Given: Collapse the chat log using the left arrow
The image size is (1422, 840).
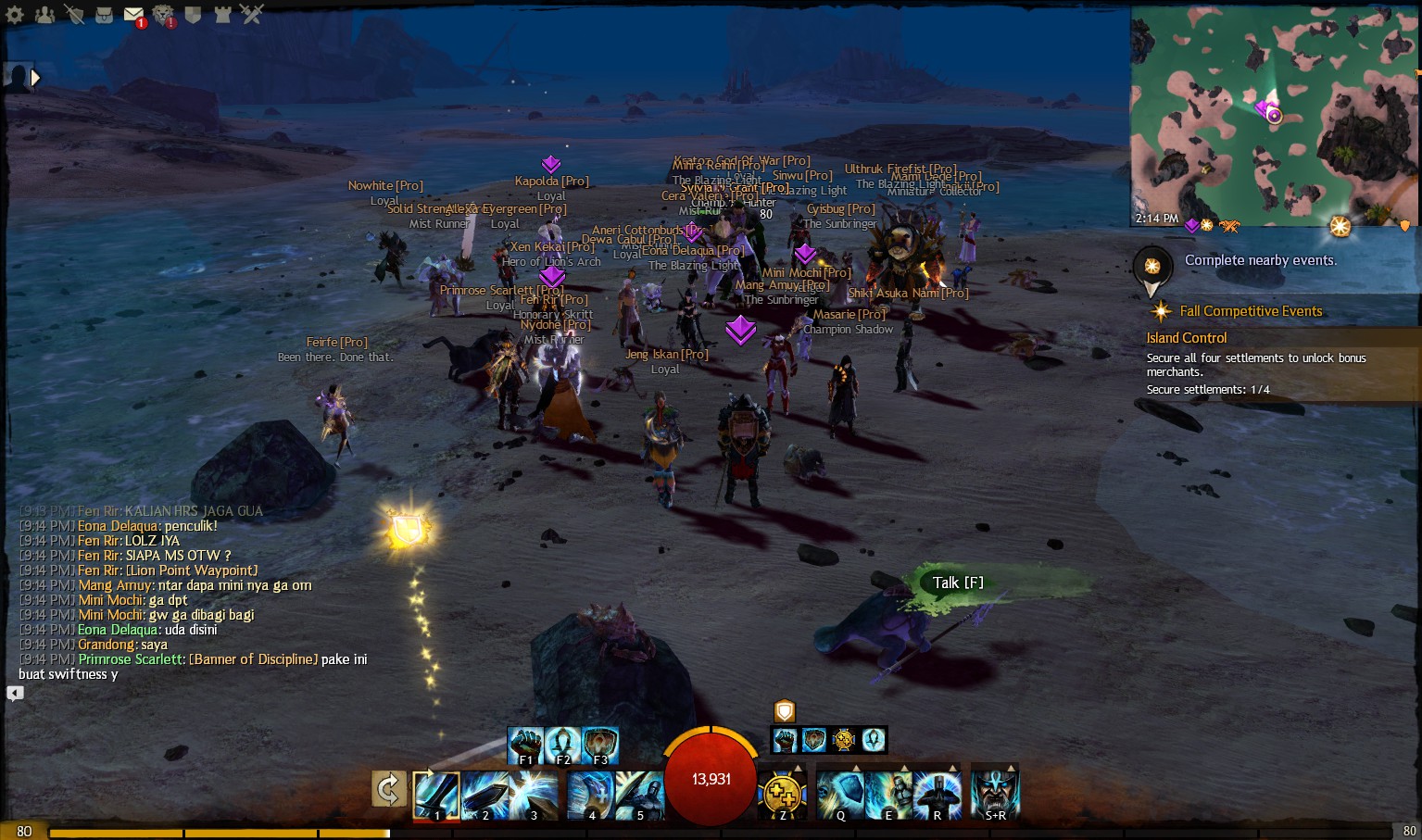Looking at the screenshot, I should (14, 691).
